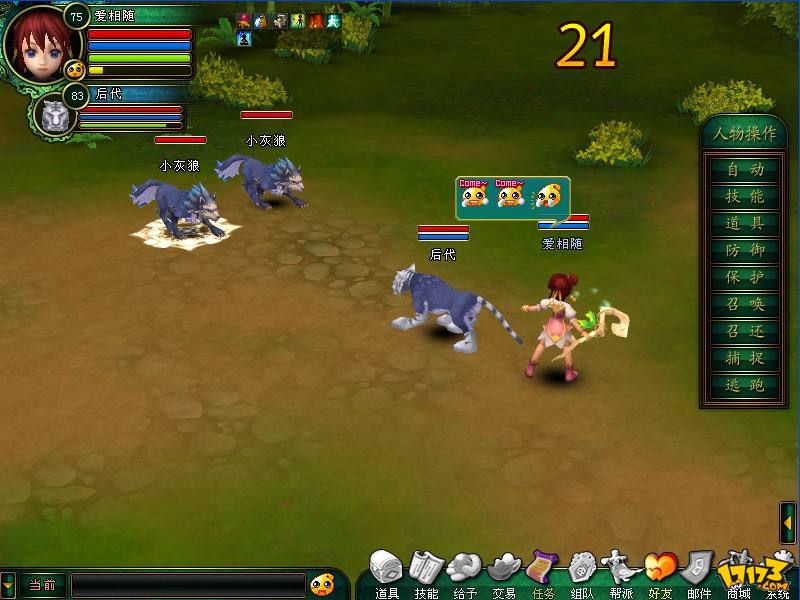Click the 召还 recall pet command
The image size is (800, 600).
pyautogui.click(x=745, y=332)
